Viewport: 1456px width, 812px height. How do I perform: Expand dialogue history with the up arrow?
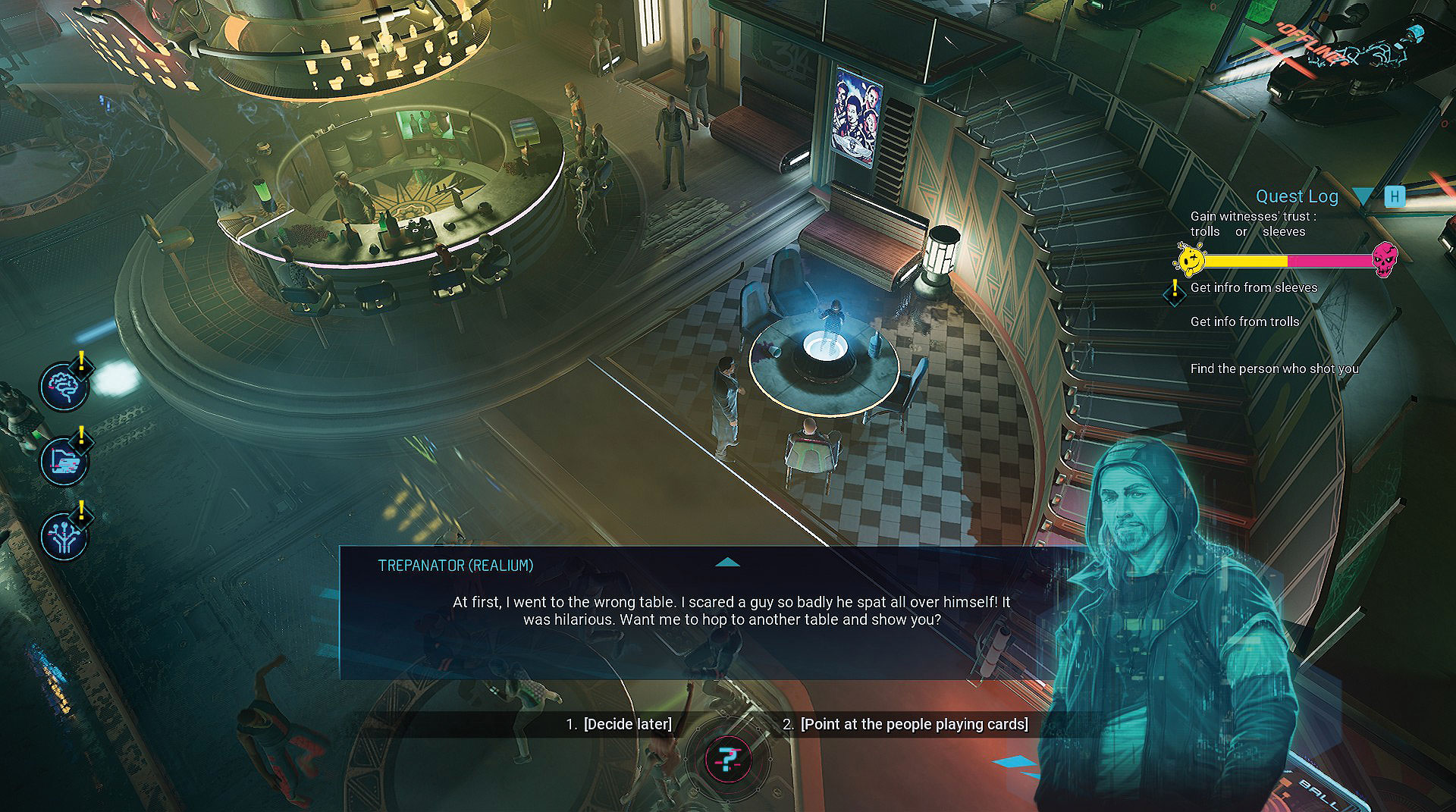pyautogui.click(x=727, y=563)
